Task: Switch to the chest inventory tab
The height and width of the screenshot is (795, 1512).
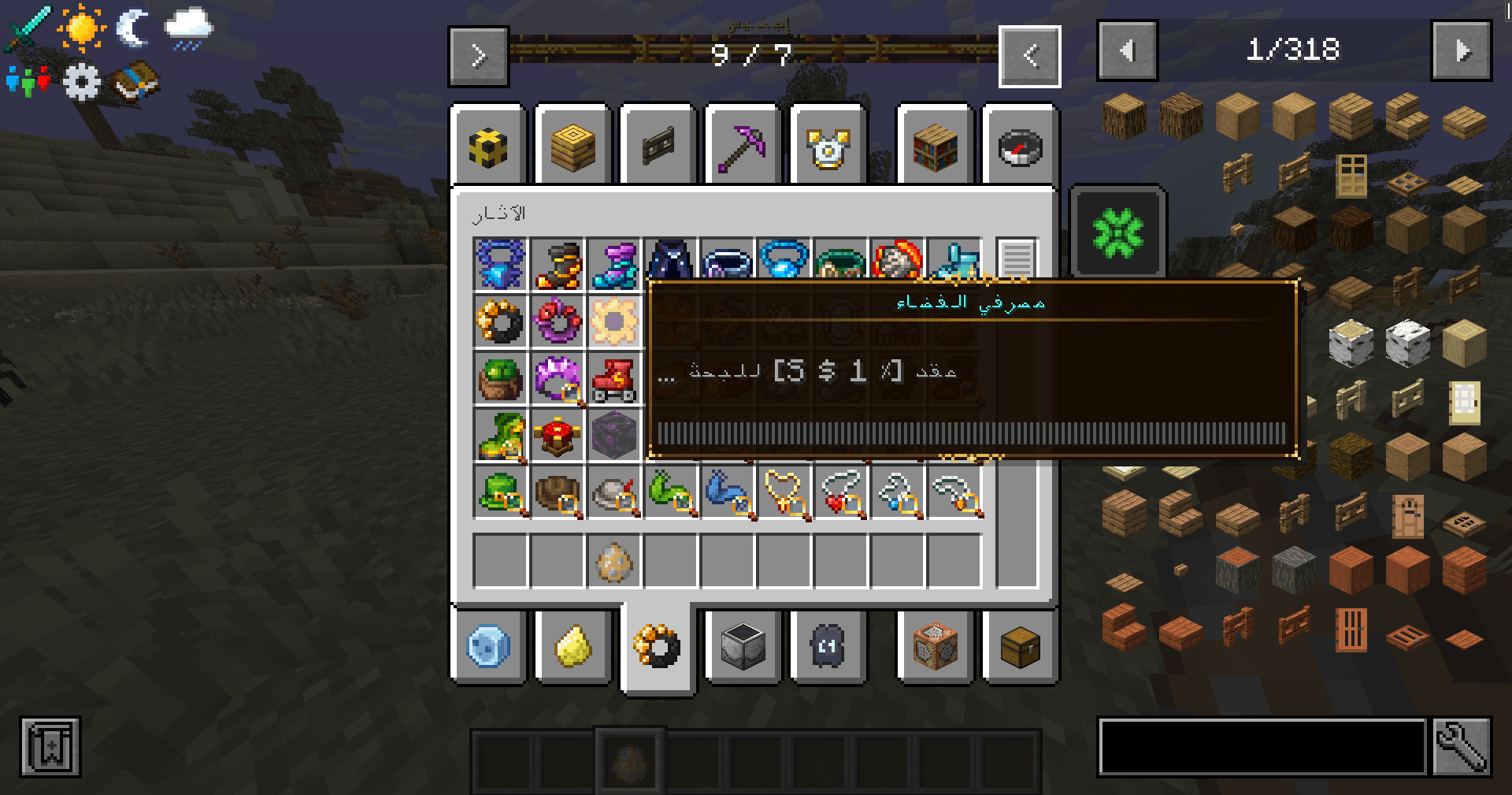Action: click(x=1020, y=647)
